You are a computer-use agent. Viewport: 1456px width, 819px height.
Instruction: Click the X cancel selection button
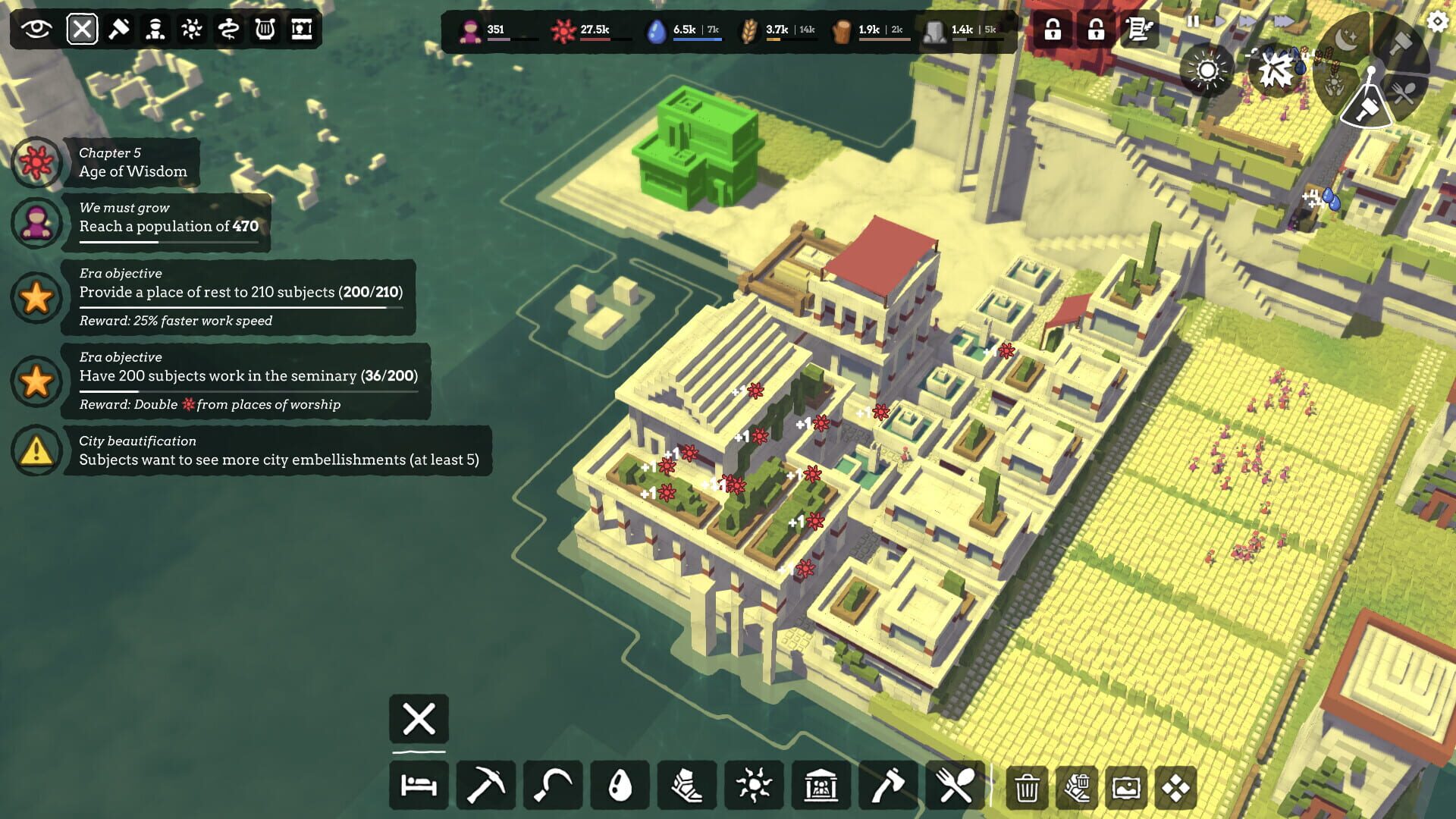[x=418, y=719]
